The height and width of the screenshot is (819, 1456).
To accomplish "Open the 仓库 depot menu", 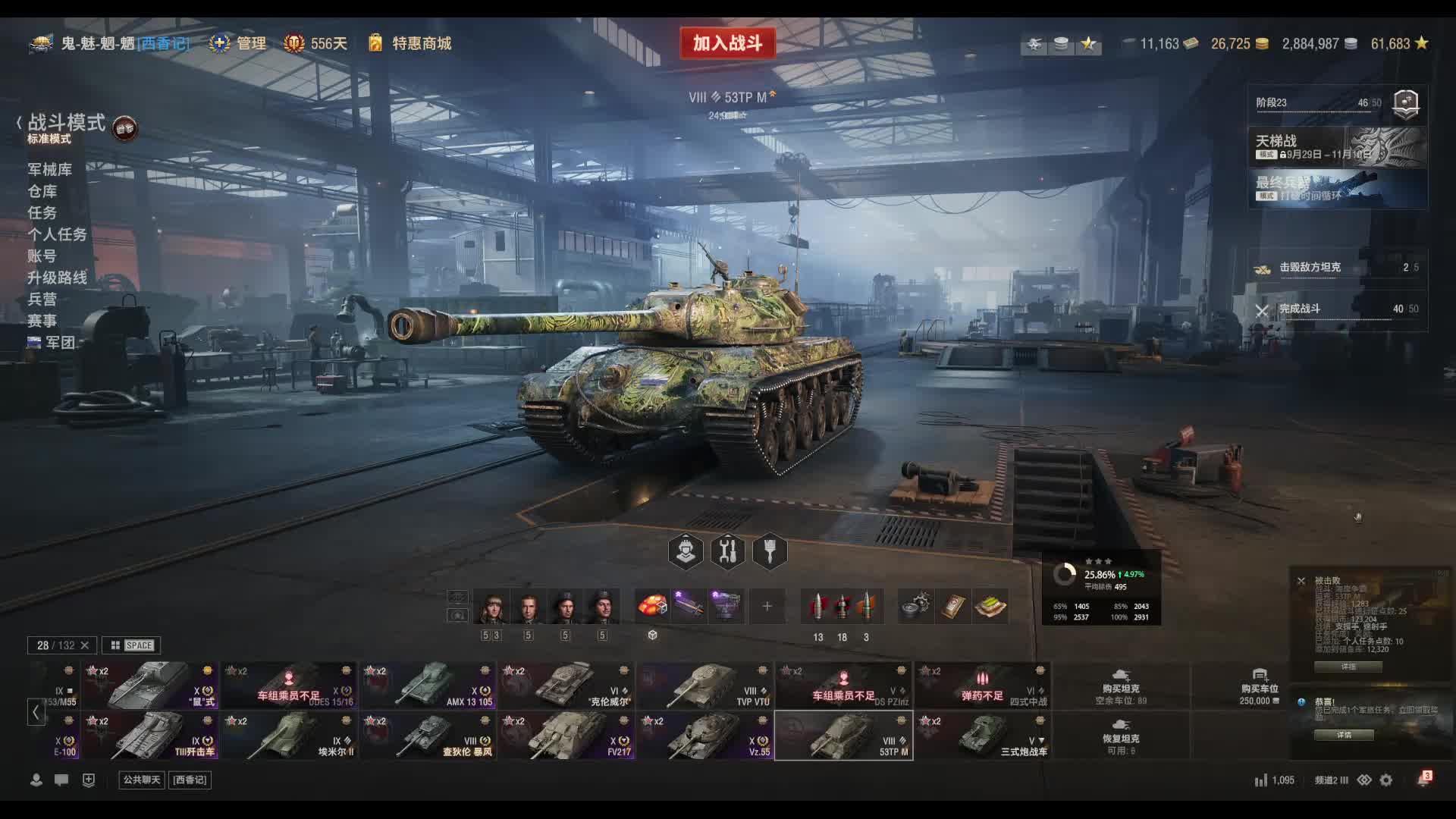I will click(42, 191).
